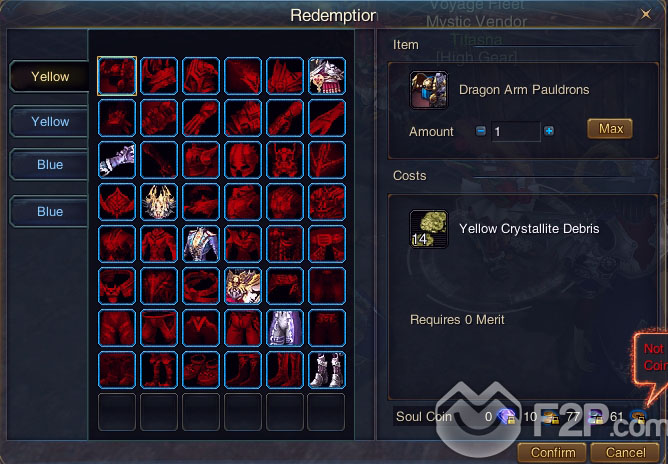Click the Yellow Crystallite Debris cost icon

point(430,228)
